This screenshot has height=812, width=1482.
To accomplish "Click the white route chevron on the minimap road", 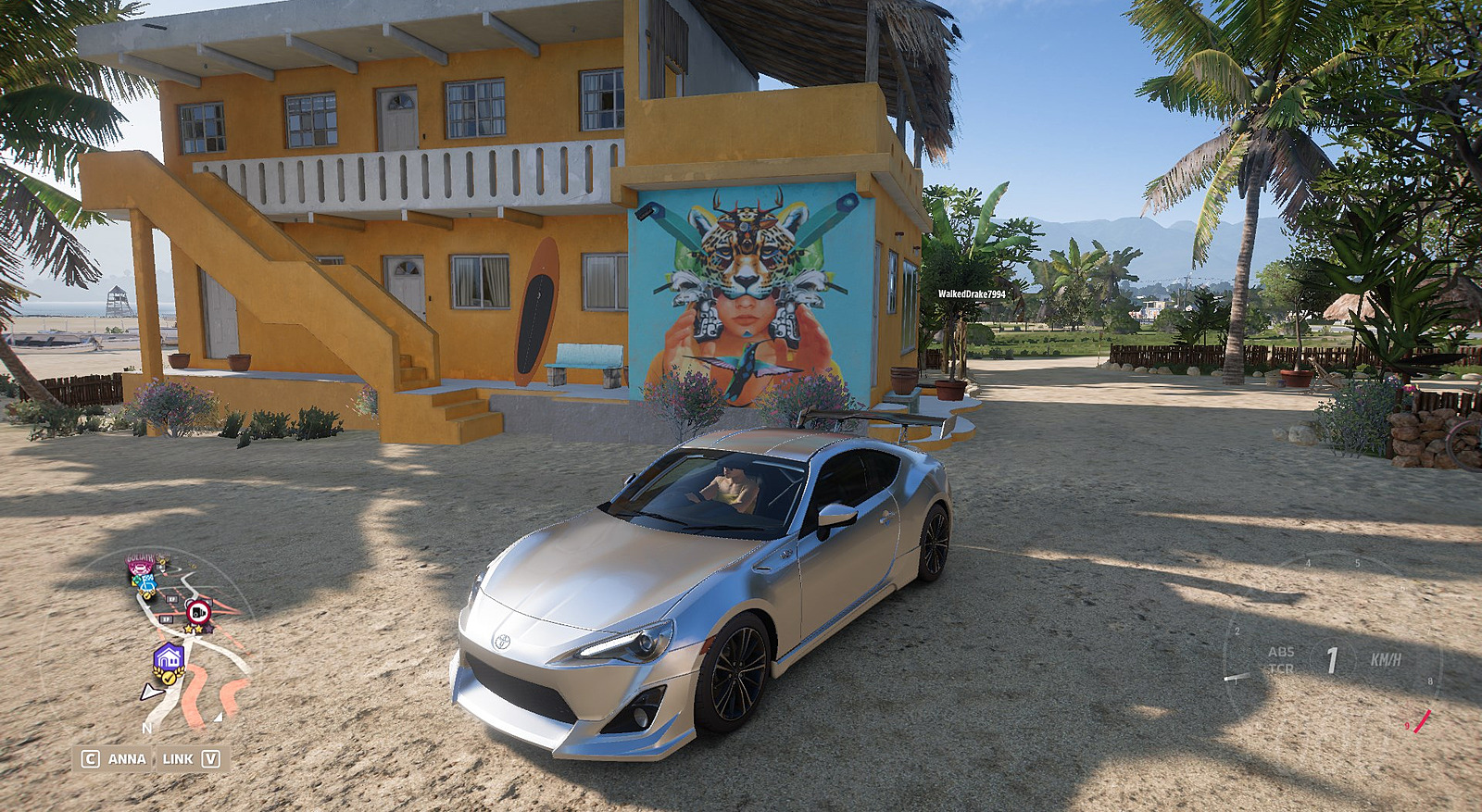I will click(x=146, y=606).
